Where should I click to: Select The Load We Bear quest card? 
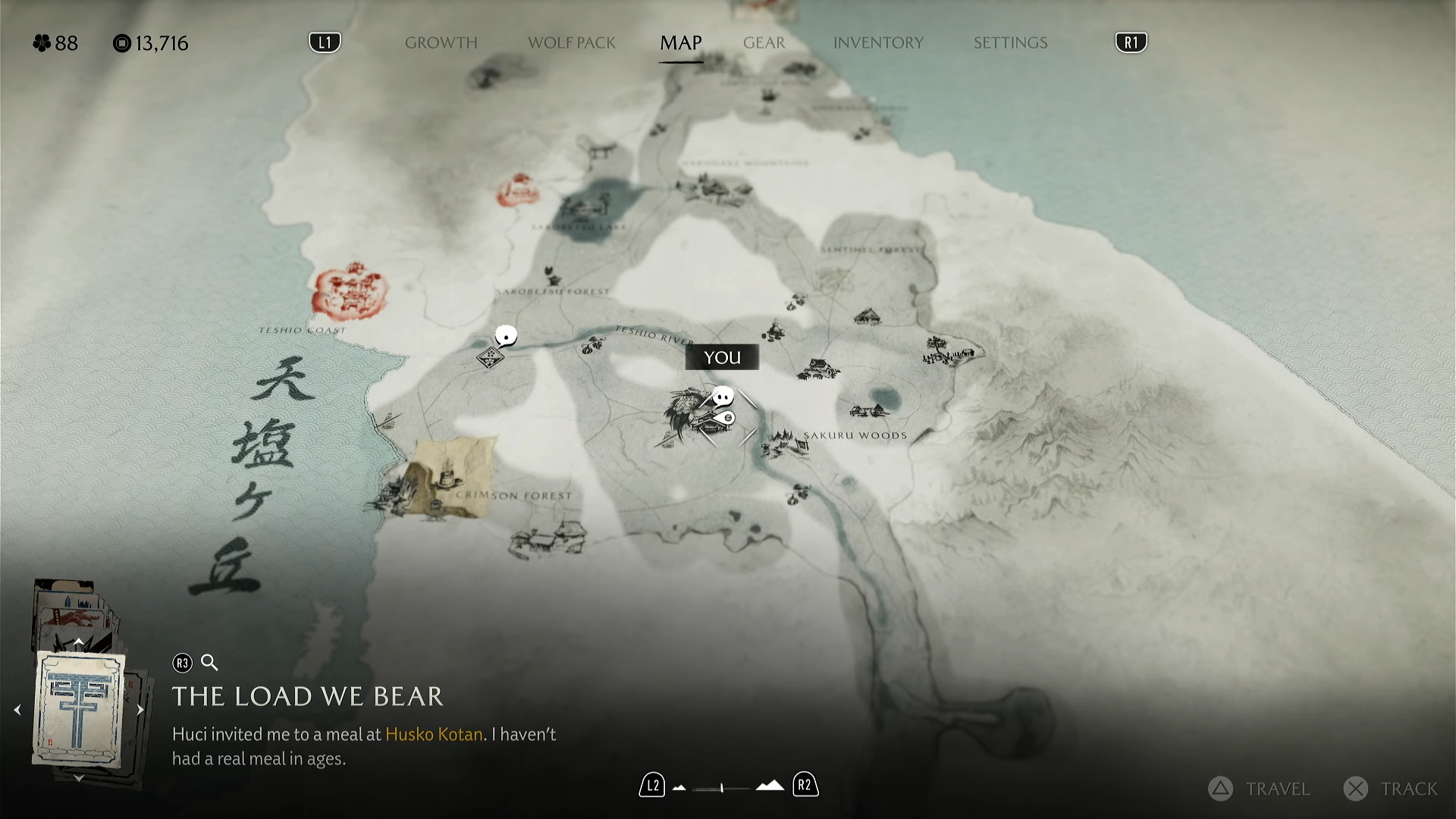(79, 710)
